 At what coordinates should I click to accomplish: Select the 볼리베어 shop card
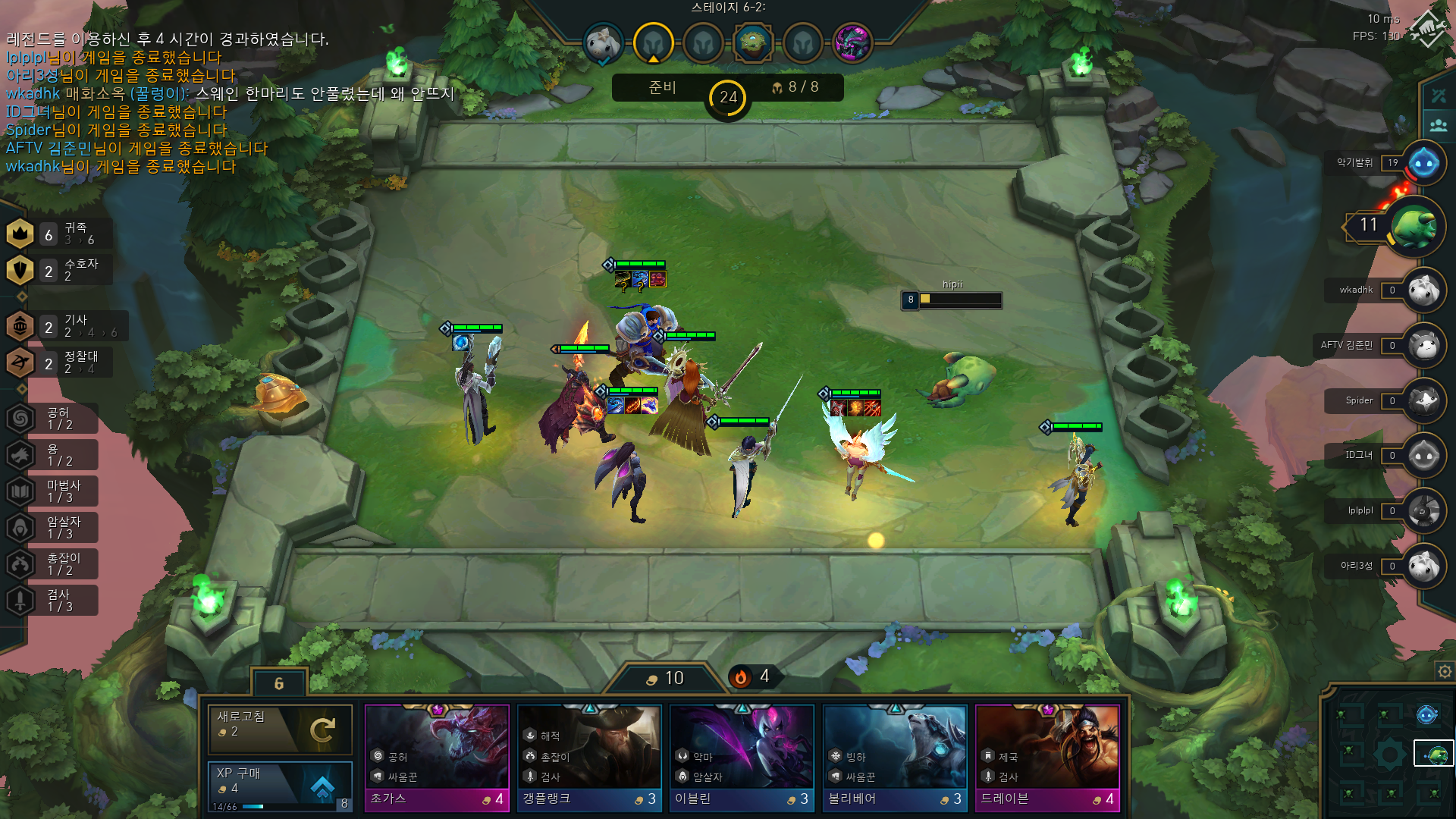(895, 757)
